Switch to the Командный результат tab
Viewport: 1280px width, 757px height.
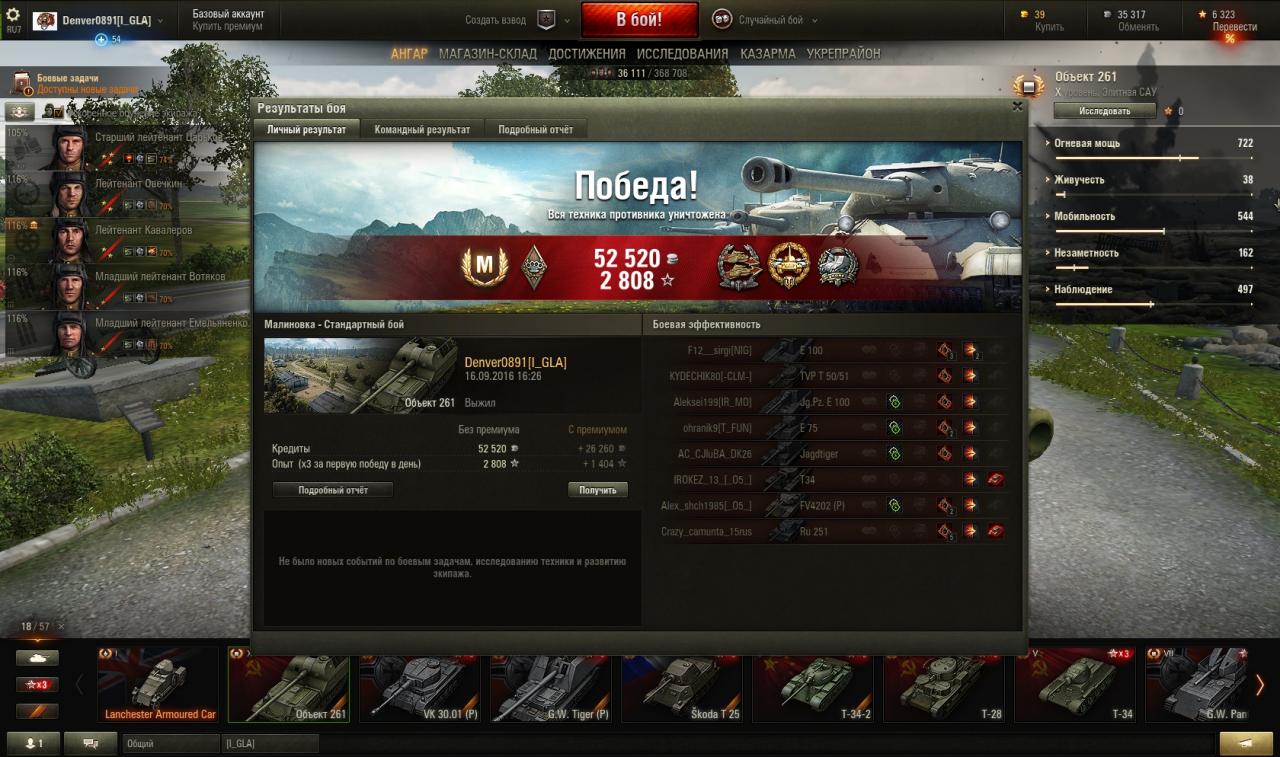point(422,130)
